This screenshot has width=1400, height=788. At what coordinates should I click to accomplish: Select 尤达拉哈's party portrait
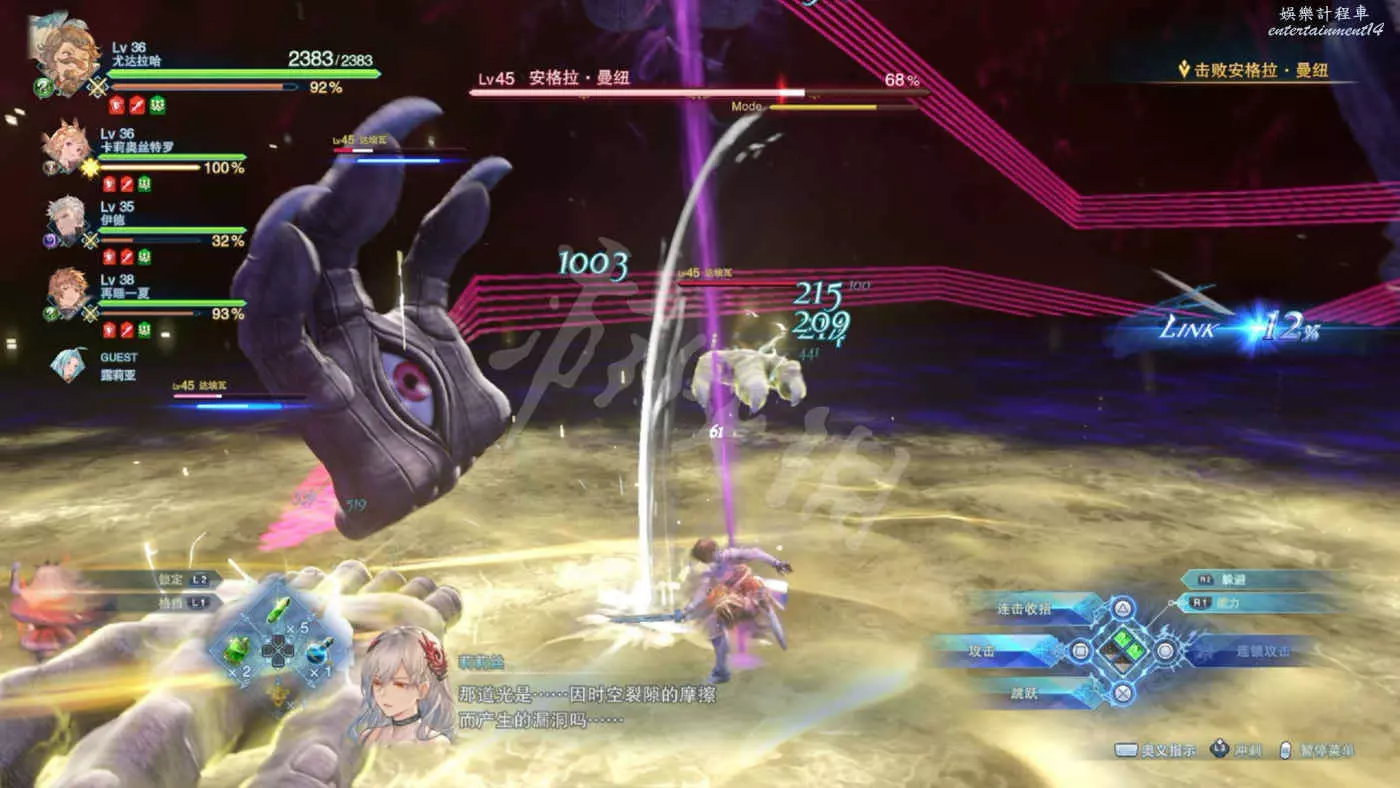point(66,55)
